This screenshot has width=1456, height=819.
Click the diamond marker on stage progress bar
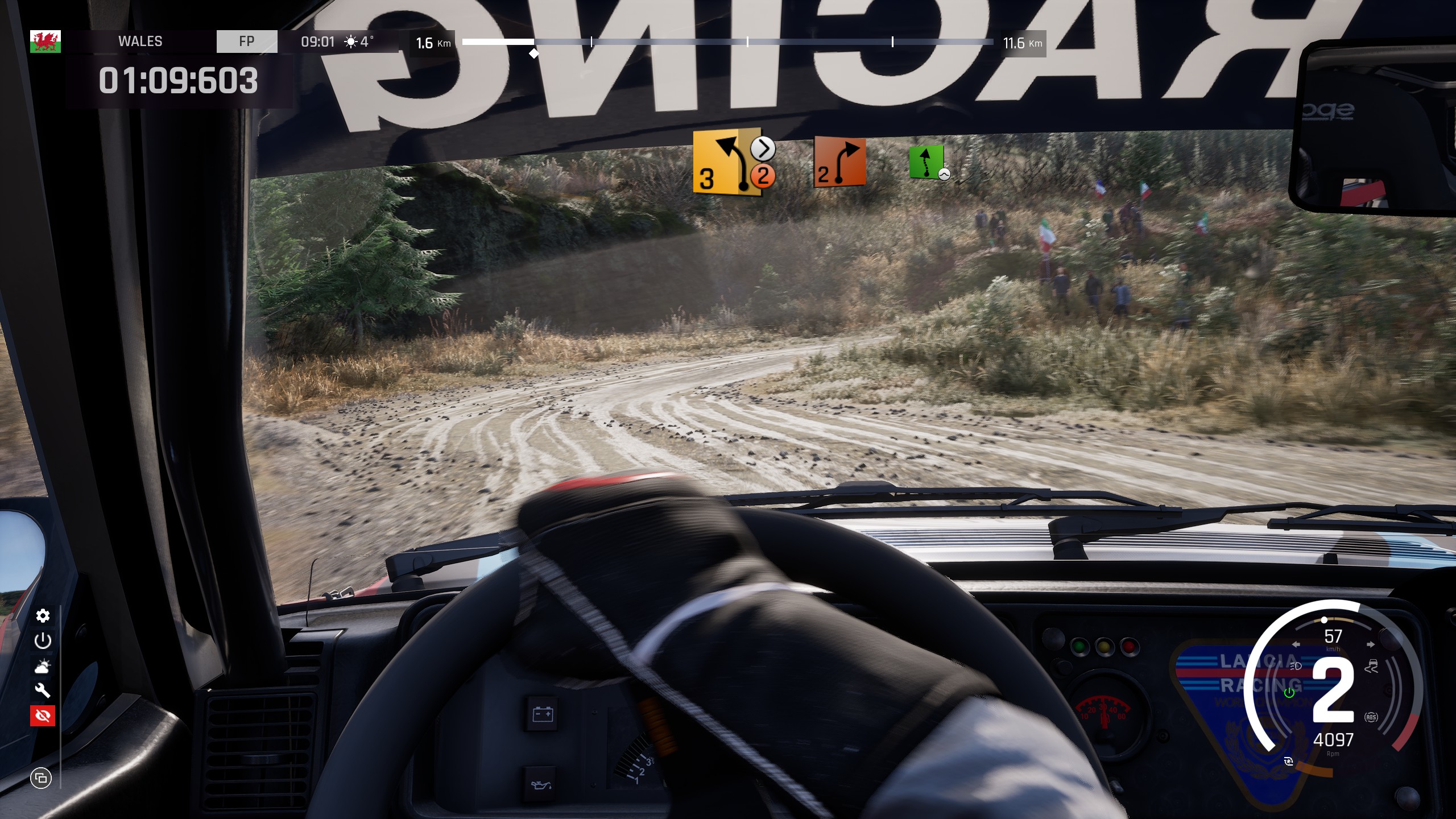[533, 53]
